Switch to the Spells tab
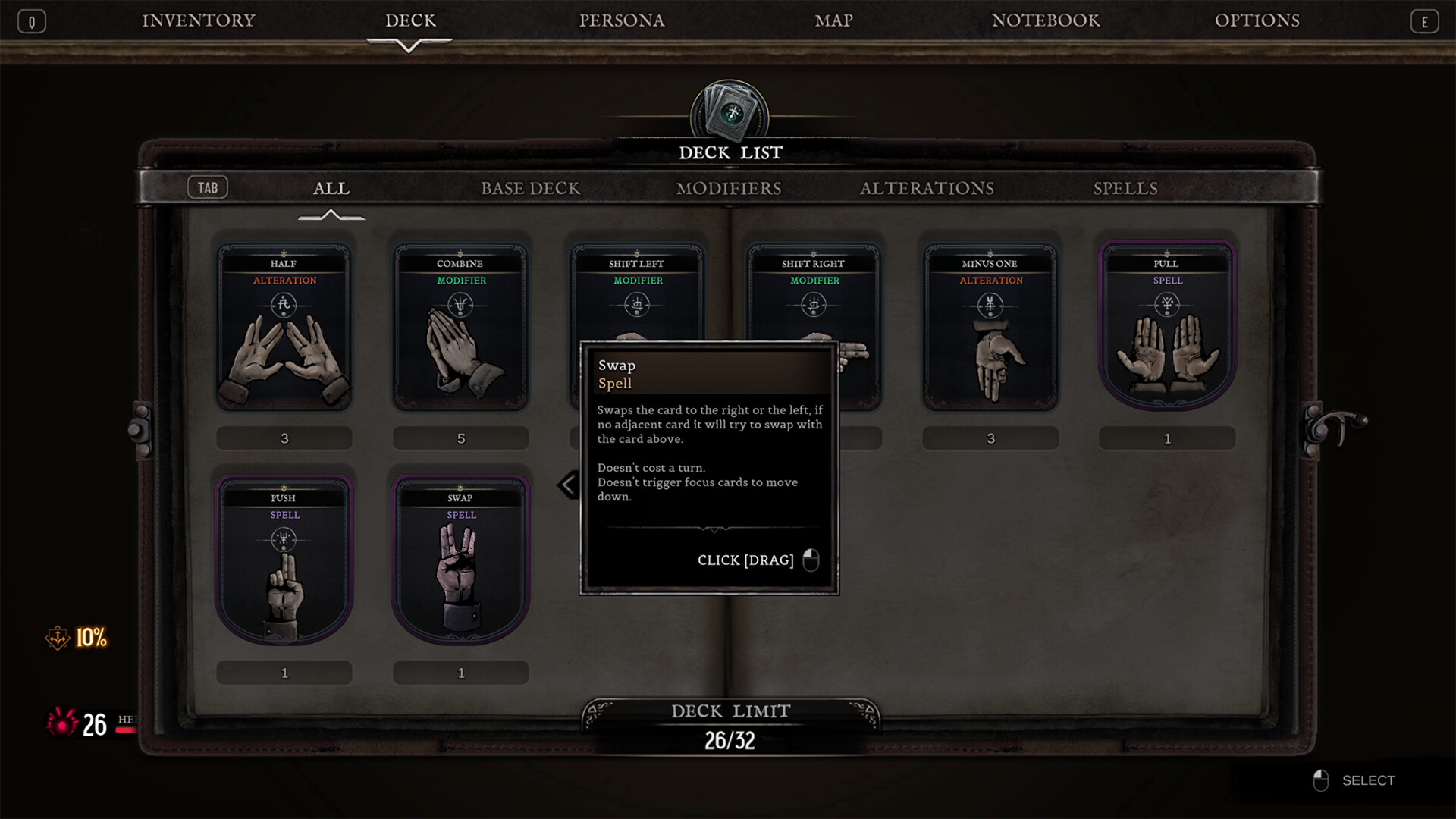 pyautogui.click(x=1125, y=188)
